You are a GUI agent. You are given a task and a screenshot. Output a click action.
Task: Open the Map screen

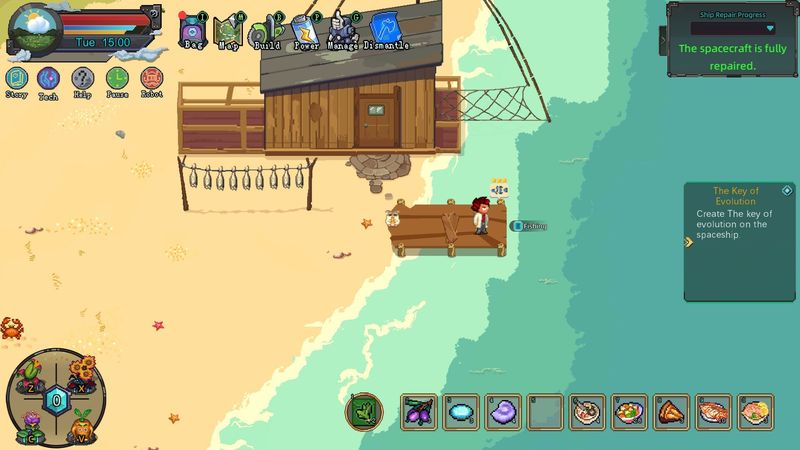[228, 31]
